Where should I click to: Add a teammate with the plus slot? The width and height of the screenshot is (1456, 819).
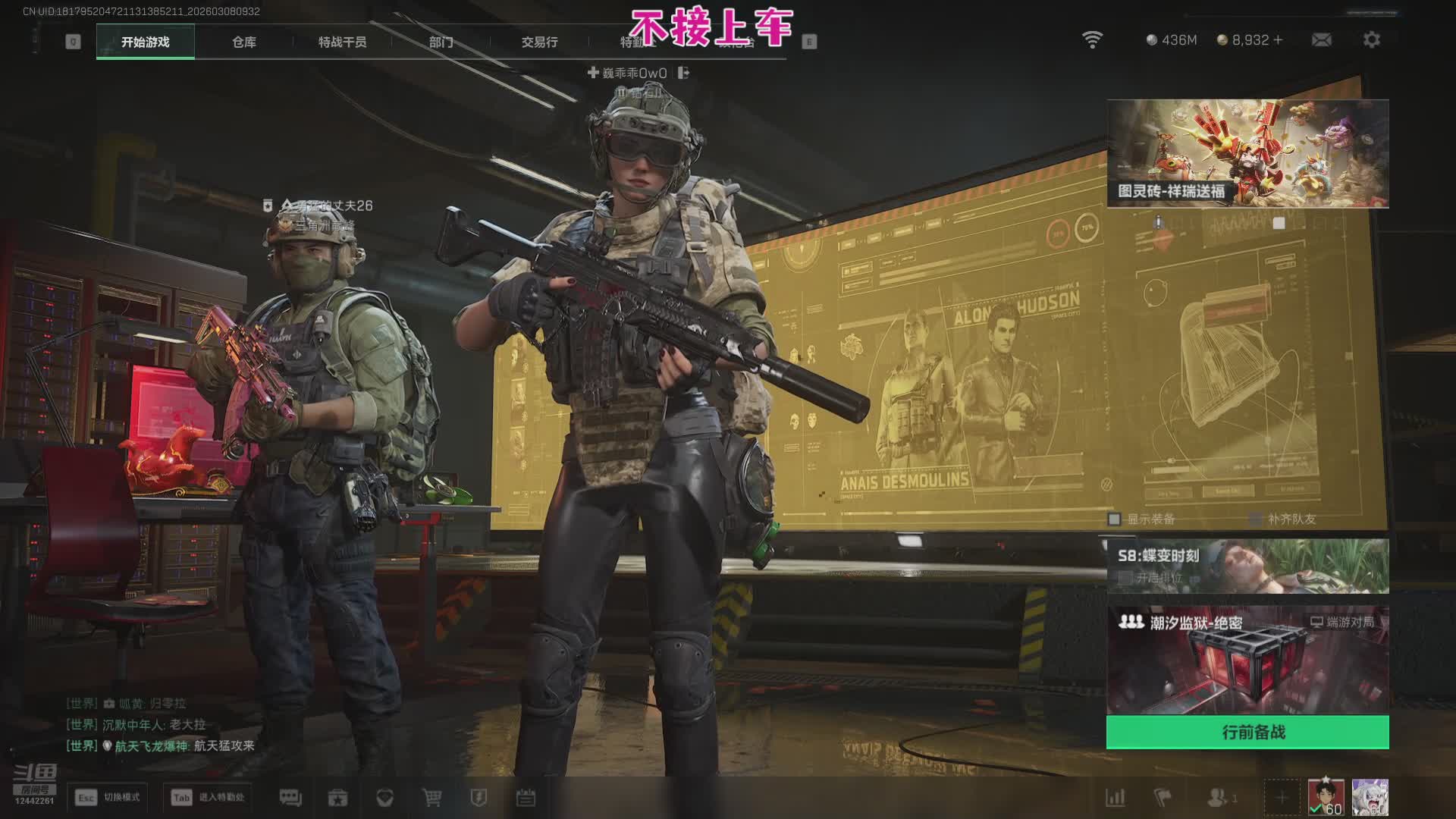pyautogui.click(x=1282, y=798)
